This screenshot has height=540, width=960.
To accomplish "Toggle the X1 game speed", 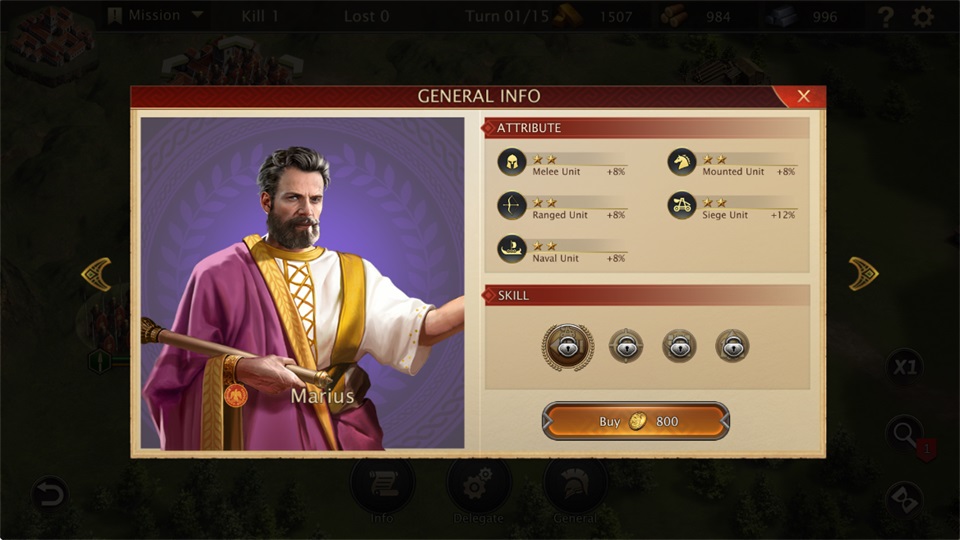I will coord(904,367).
